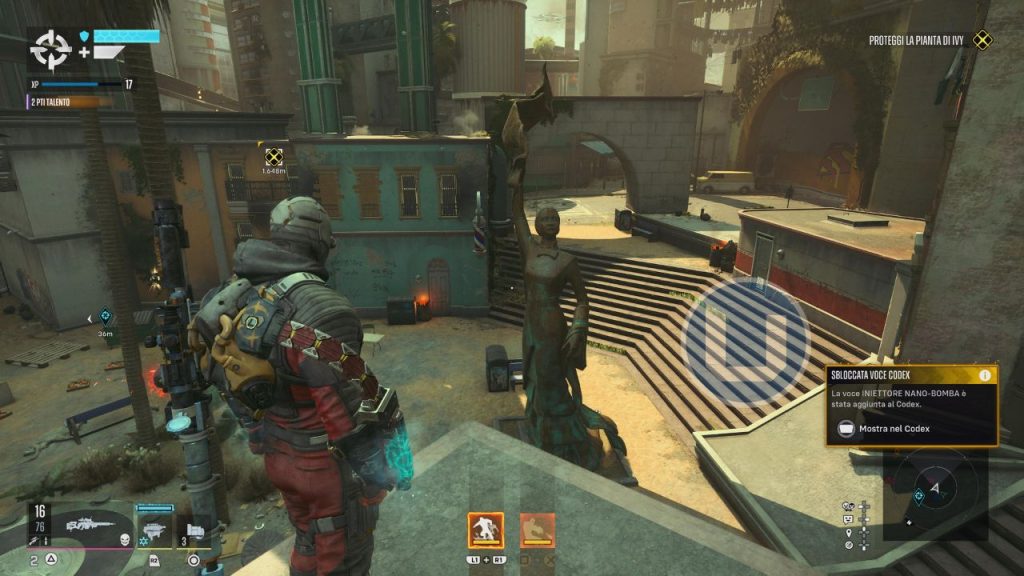Open the circular minimap
The height and width of the screenshot is (576, 1024).
[x=936, y=488]
